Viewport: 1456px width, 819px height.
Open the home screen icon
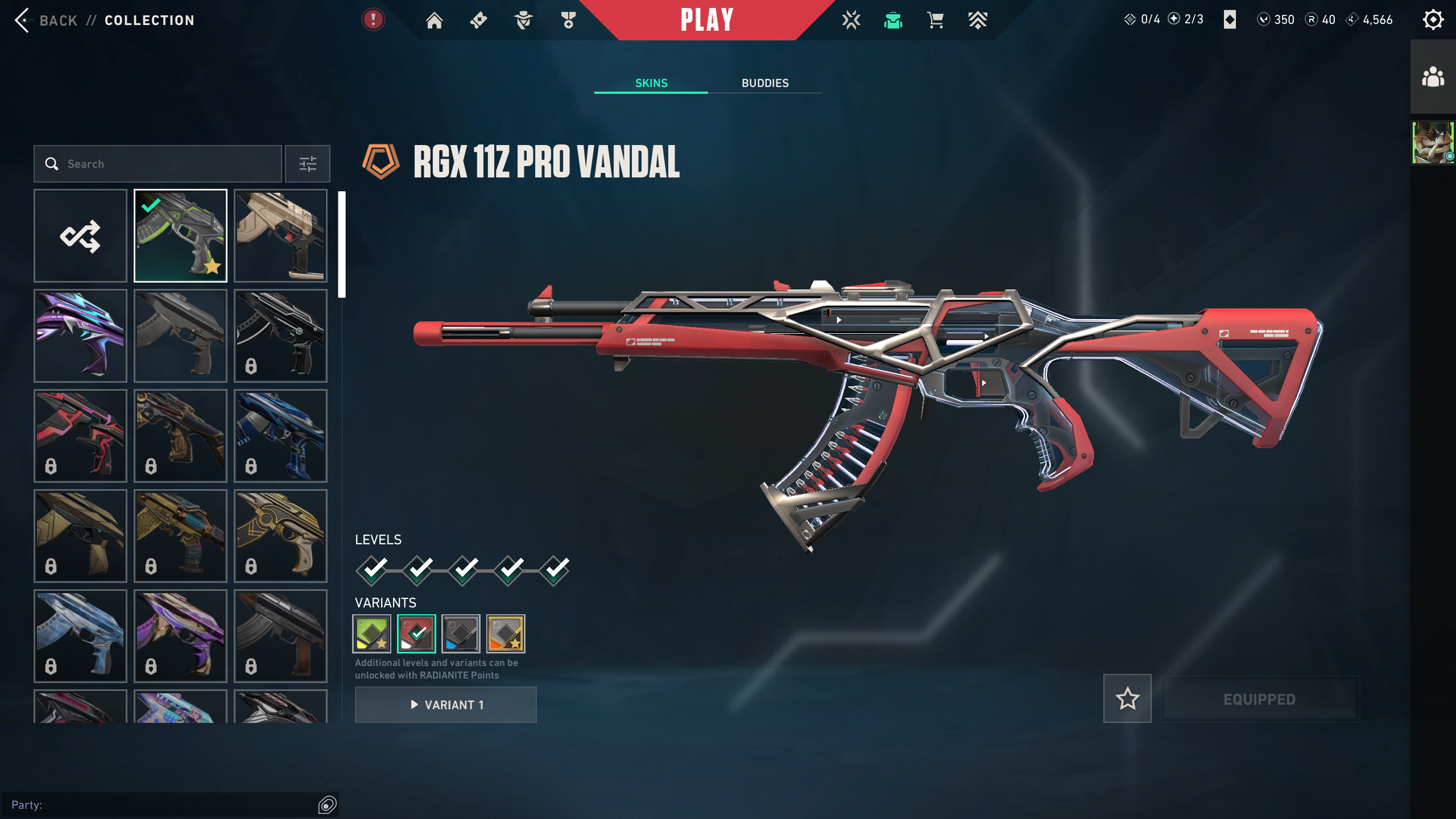[435, 20]
